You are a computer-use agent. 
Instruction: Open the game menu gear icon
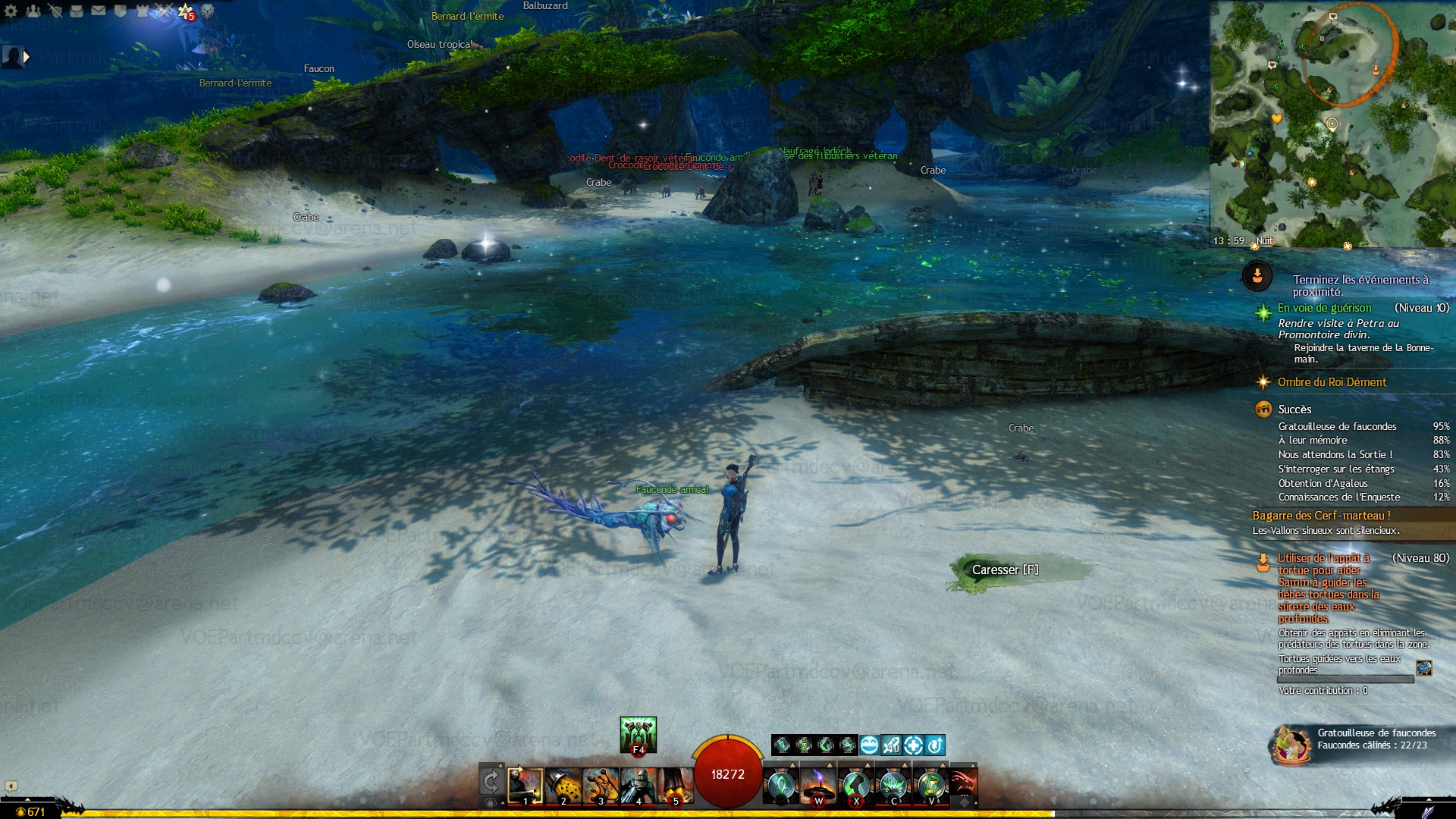point(11,11)
